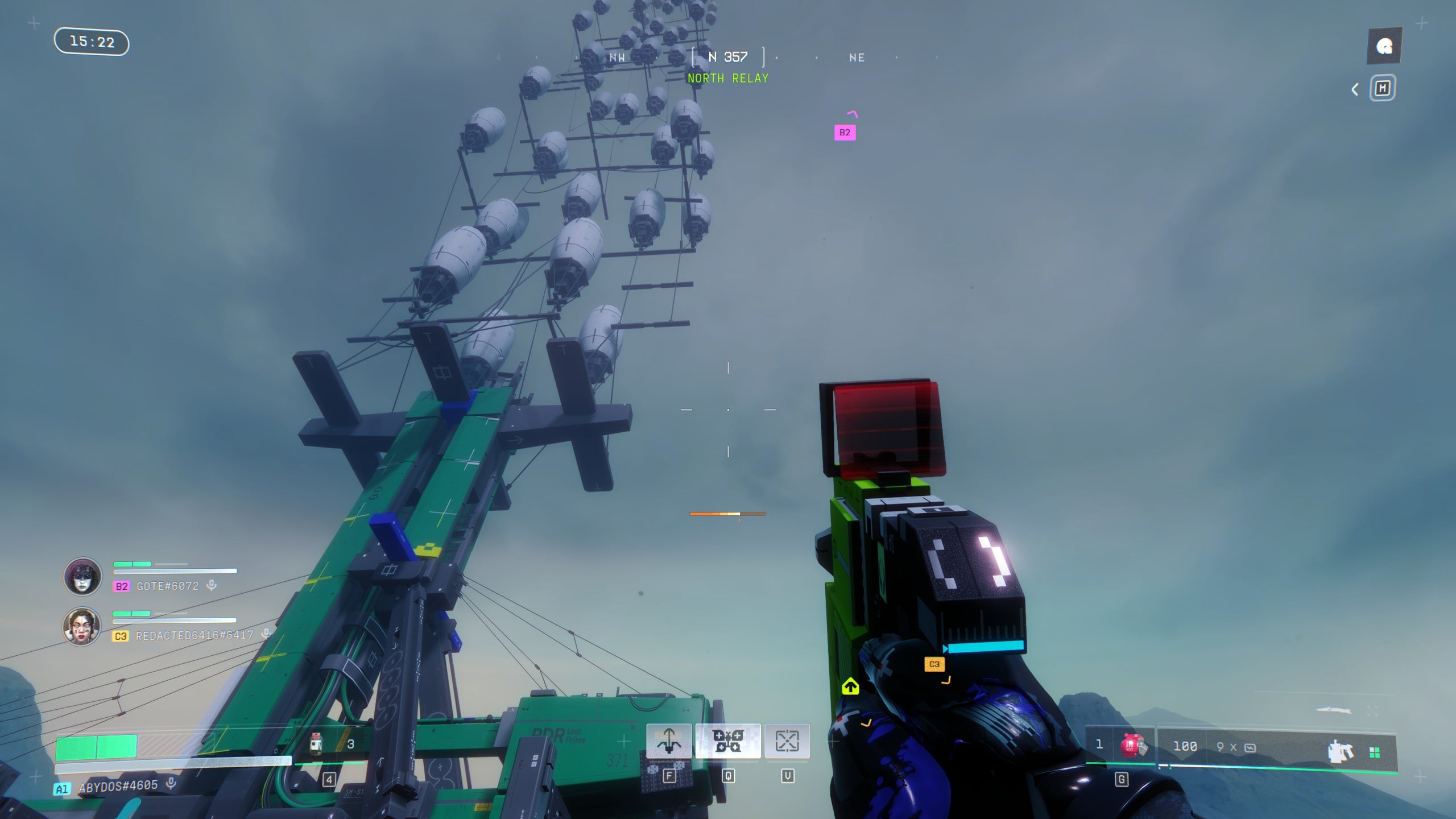Toggle the microphone icon next to GOTE#6072
This screenshot has height=819, width=1456.
pyautogui.click(x=212, y=585)
